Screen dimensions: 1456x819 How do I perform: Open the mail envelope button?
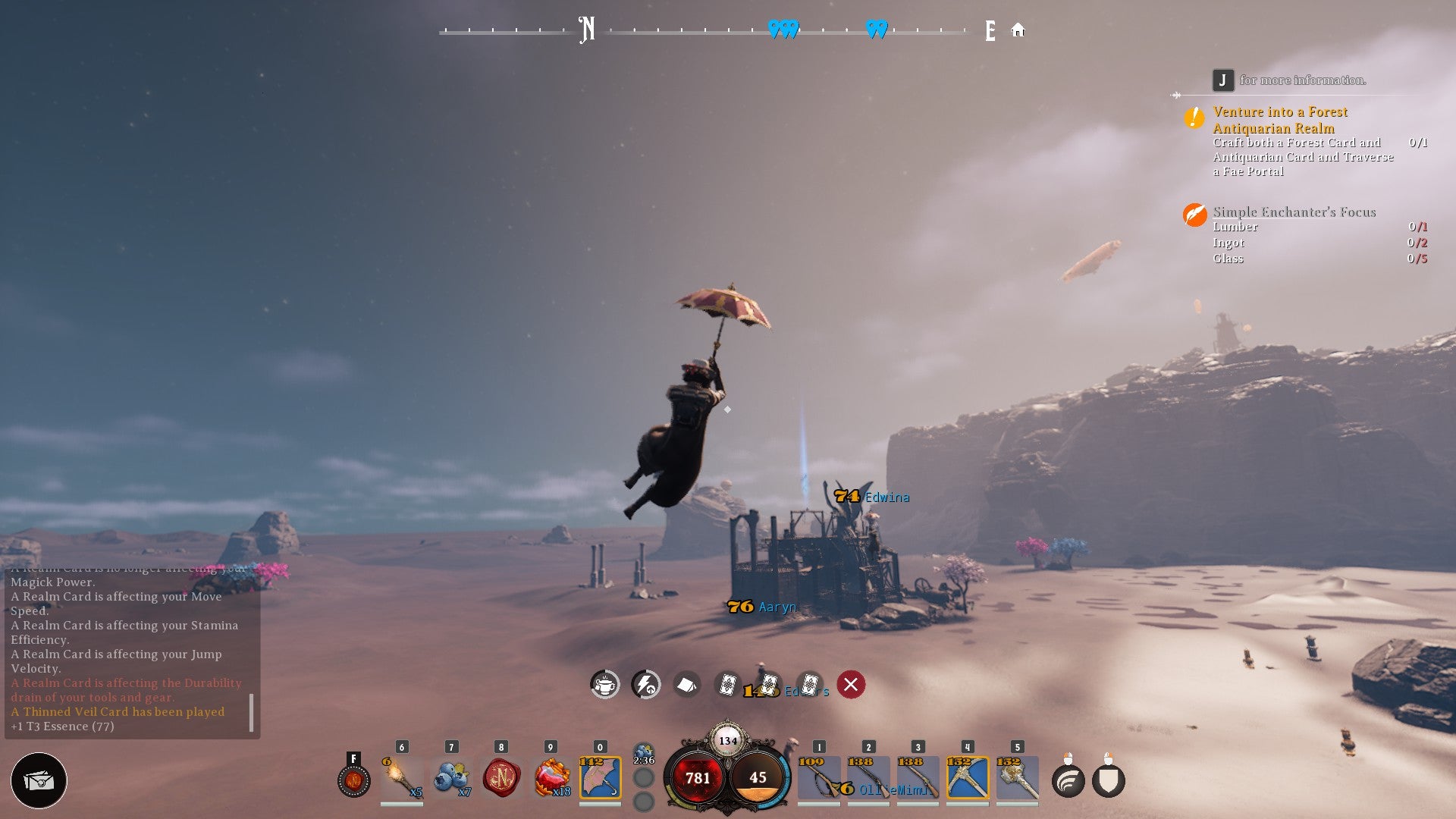[x=39, y=780]
